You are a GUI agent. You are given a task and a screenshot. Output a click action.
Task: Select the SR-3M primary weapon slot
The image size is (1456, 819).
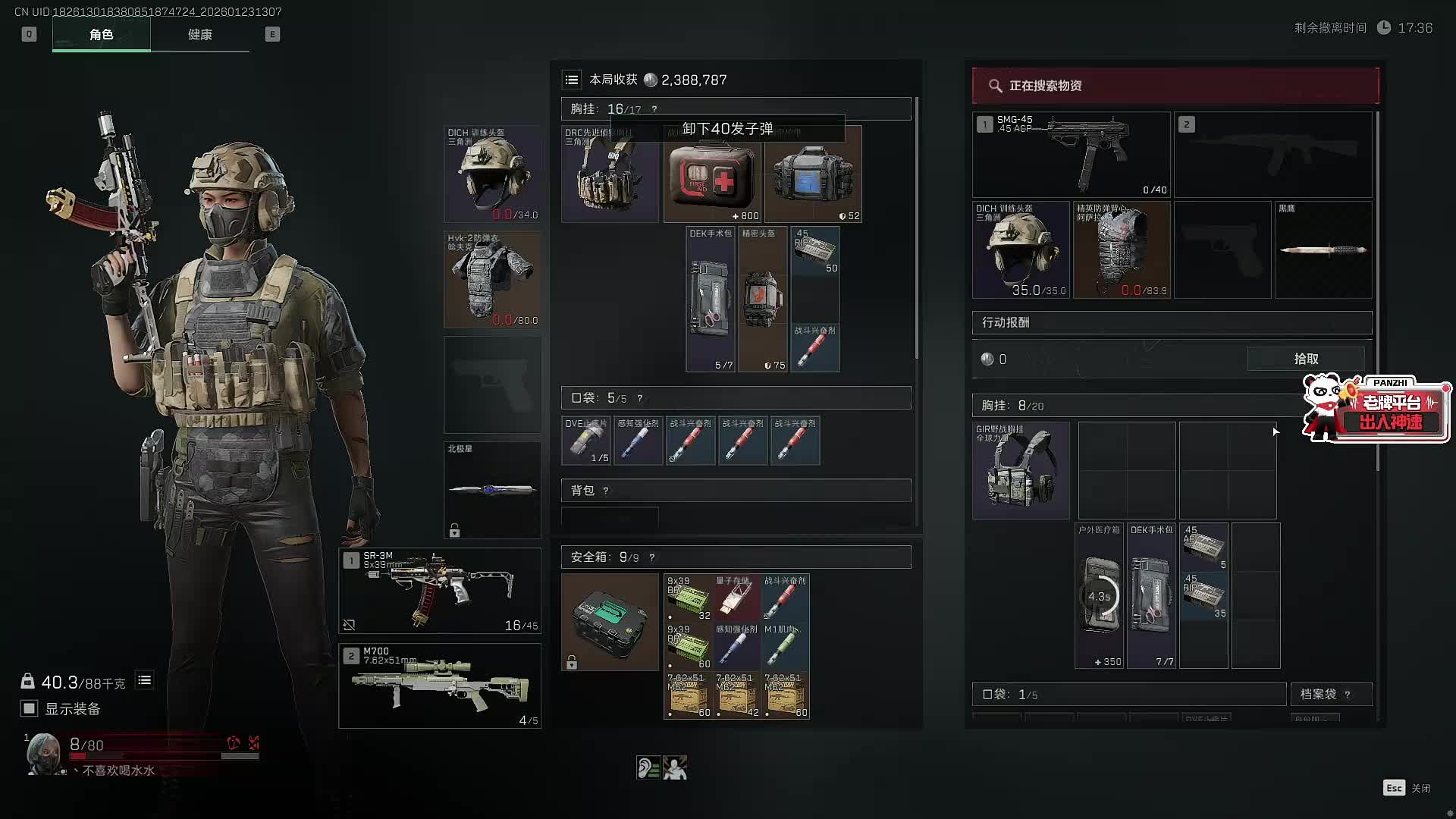point(440,591)
